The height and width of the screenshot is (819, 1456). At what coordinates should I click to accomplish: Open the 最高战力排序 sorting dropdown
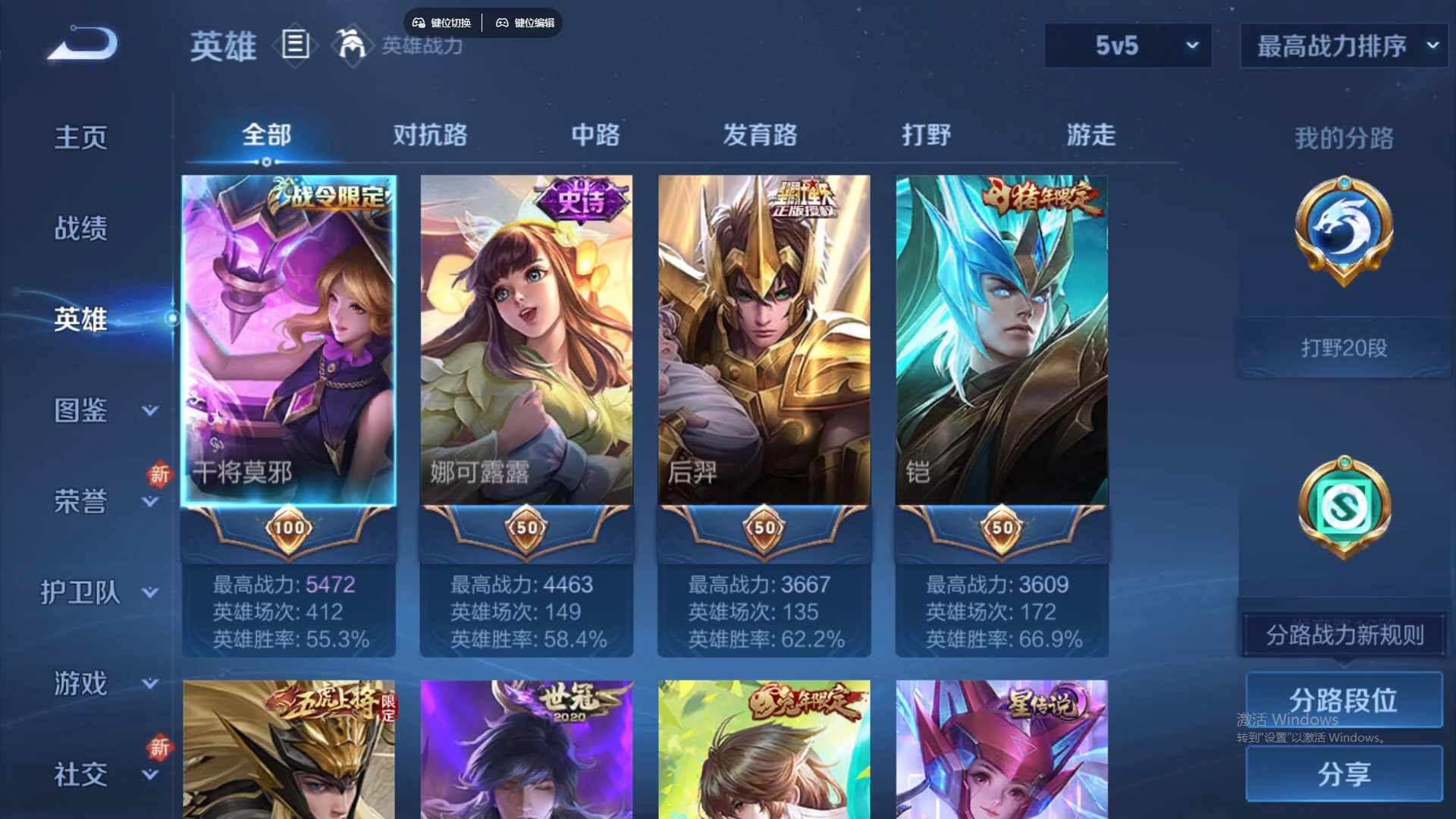pos(1342,45)
